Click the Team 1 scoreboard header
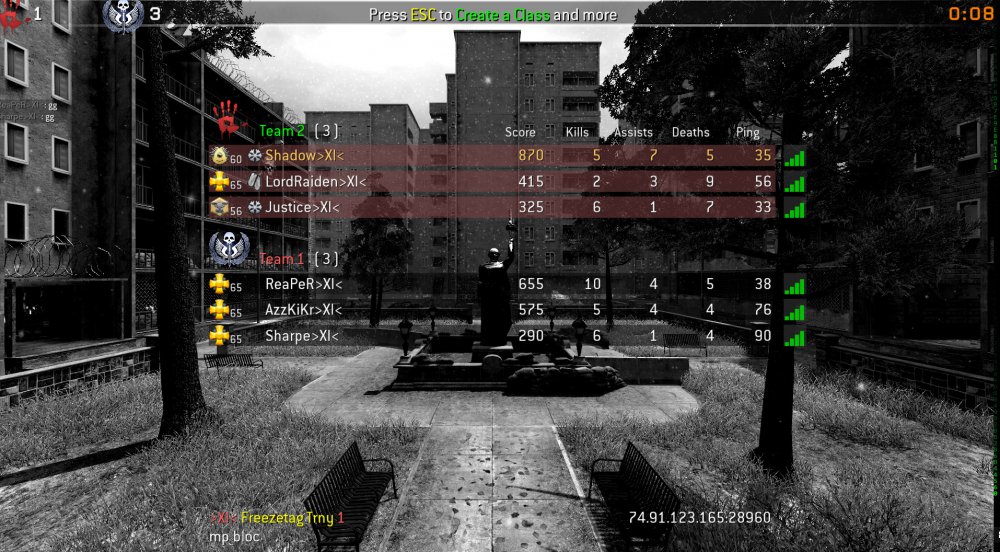1000x552 pixels. click(x=283, y=259)
